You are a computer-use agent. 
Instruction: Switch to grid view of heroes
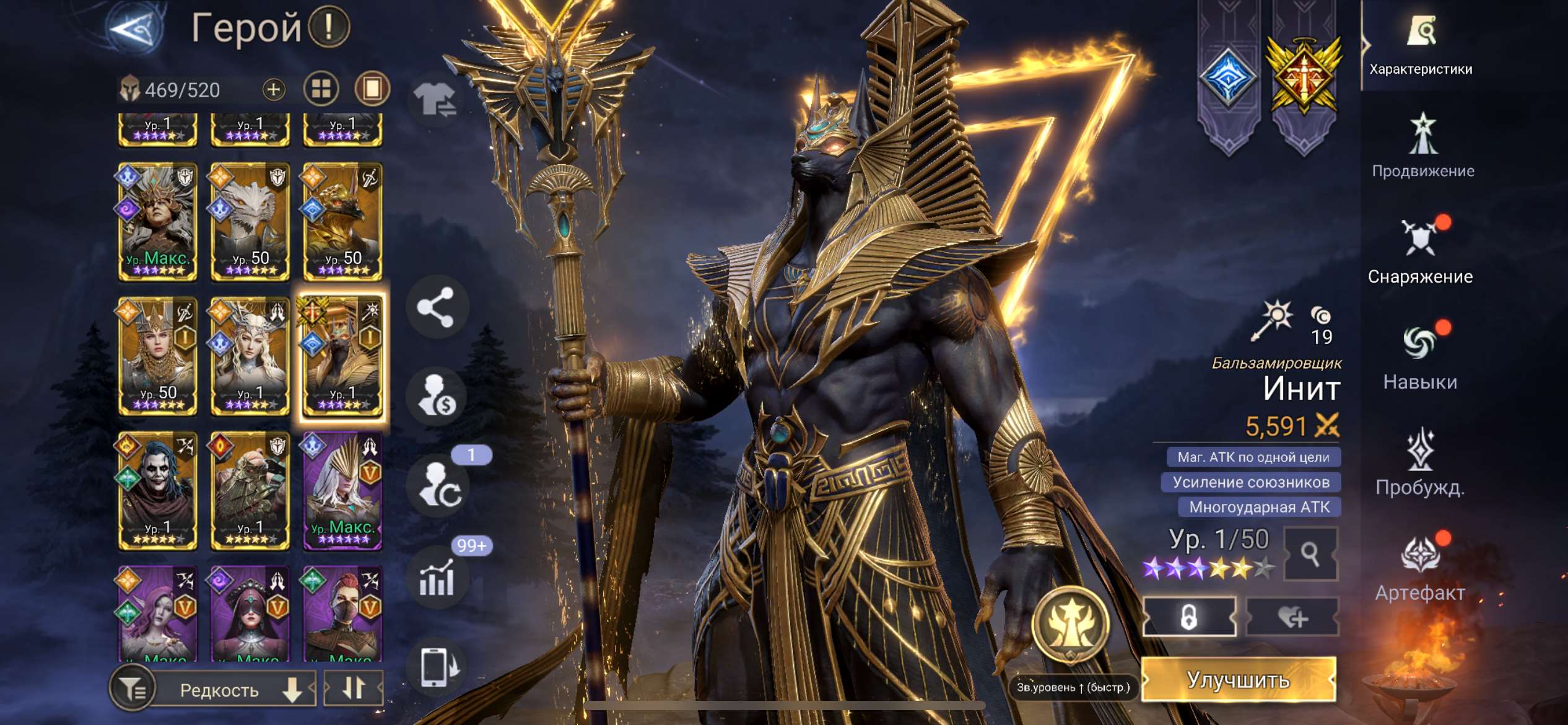click(x=321, y=89)
